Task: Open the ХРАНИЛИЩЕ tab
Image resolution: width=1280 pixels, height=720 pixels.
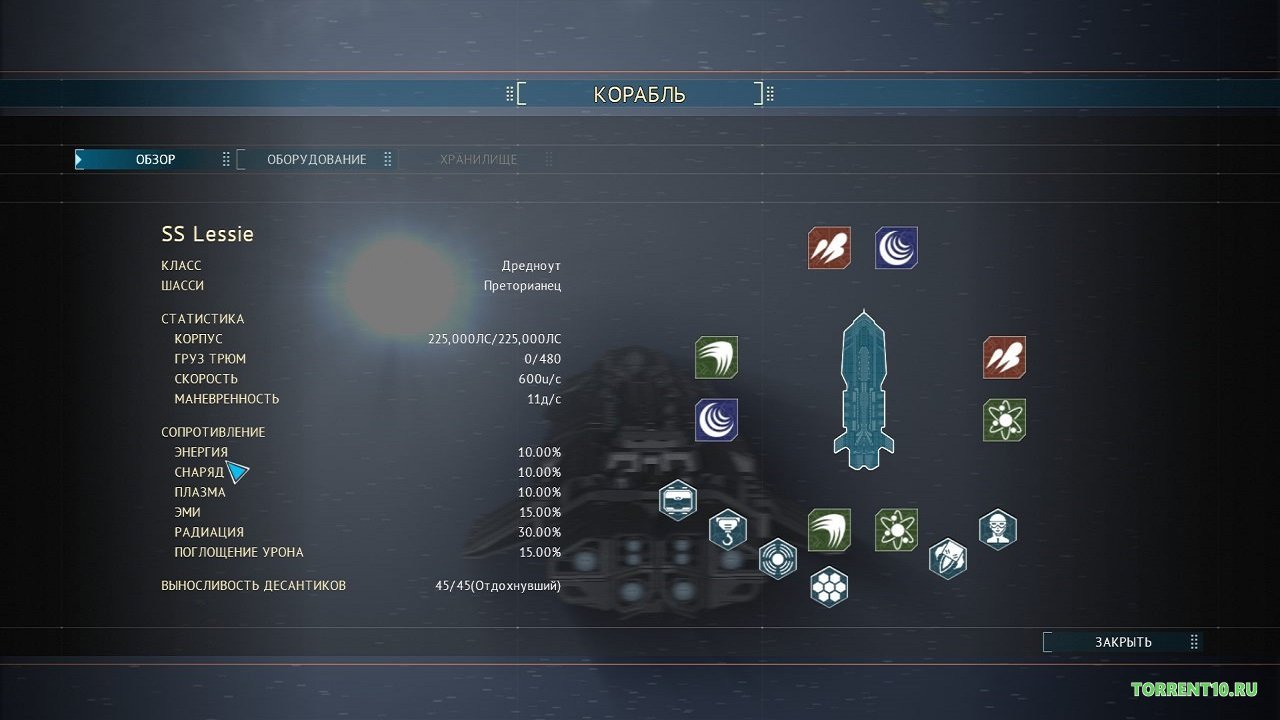Action: (477, 158)
